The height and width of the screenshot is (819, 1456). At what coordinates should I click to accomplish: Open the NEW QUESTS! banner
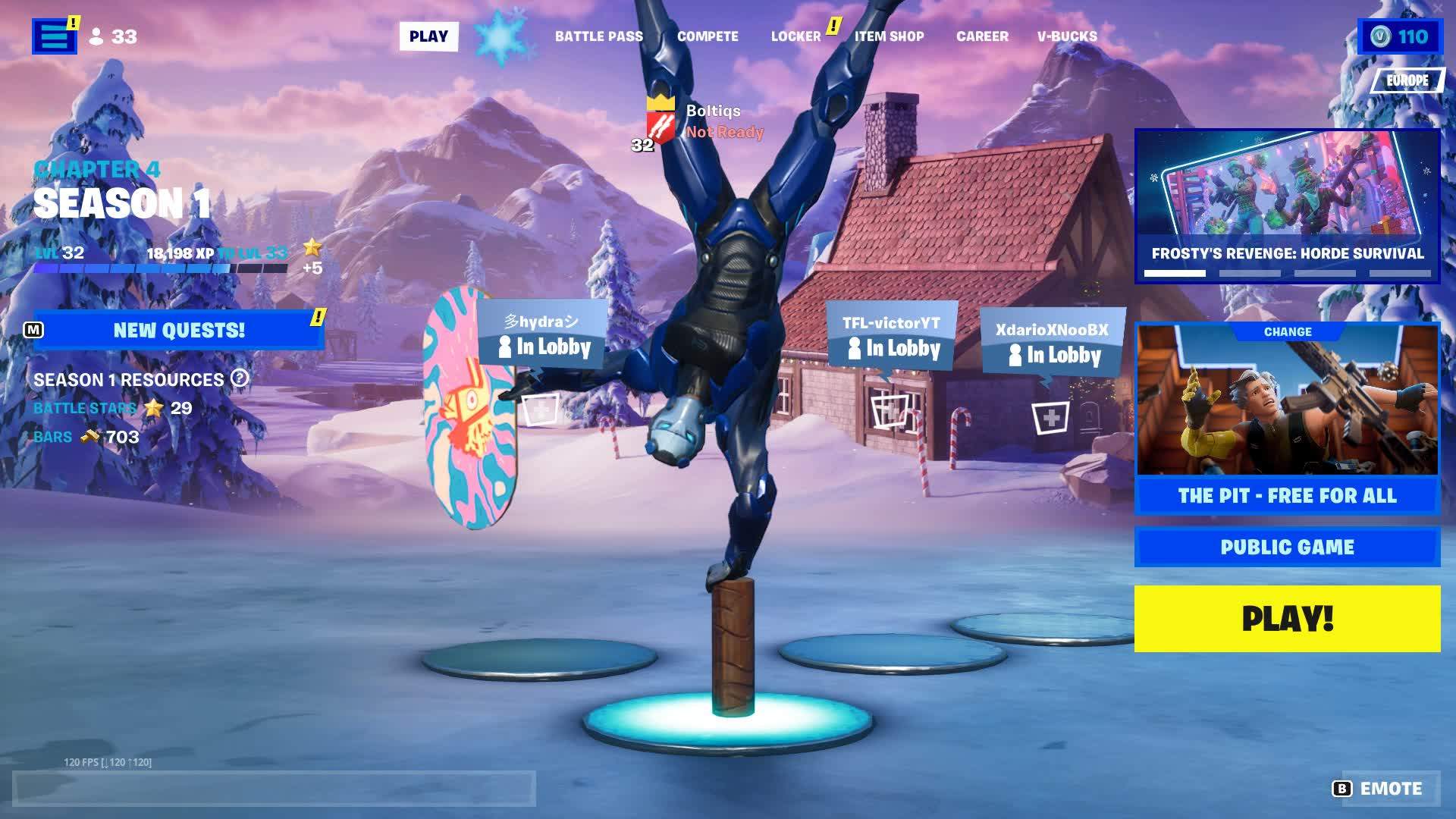[x=179, y=329]
